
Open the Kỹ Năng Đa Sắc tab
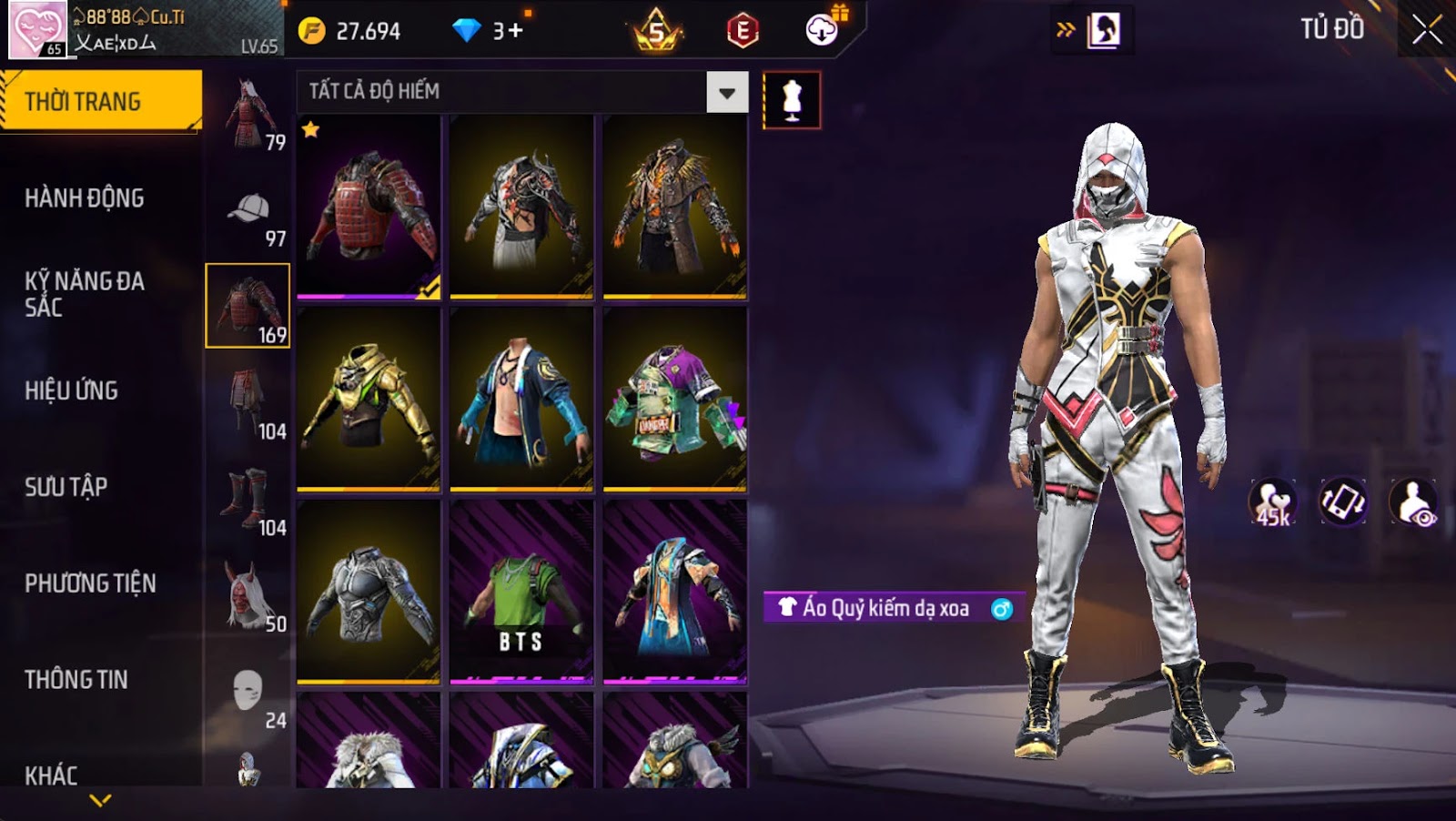coord(85,293)
